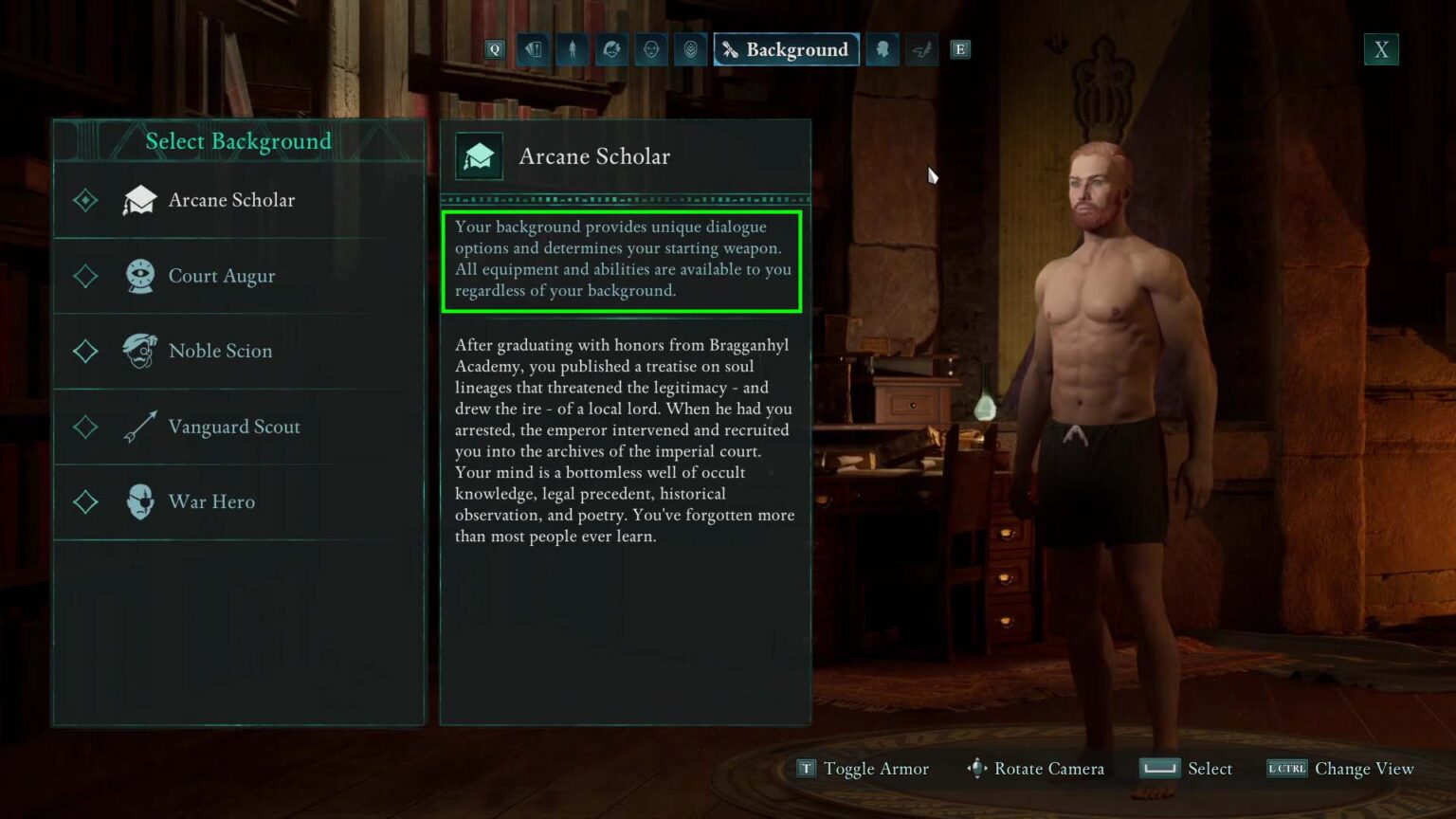
Task: Open the hair styling tab
Action: click(x=611, y=49)
